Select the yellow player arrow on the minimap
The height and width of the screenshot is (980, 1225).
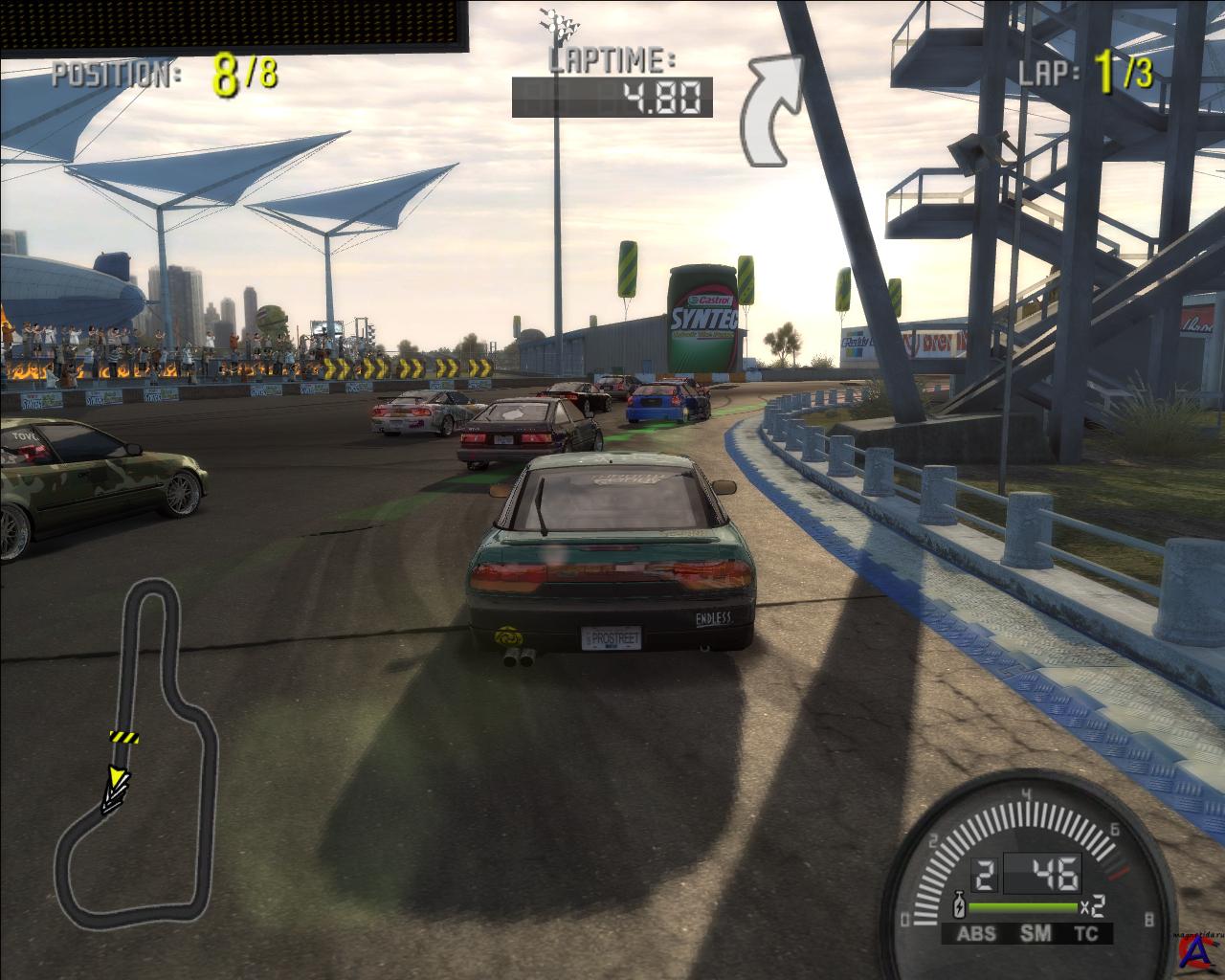point(117,780)
